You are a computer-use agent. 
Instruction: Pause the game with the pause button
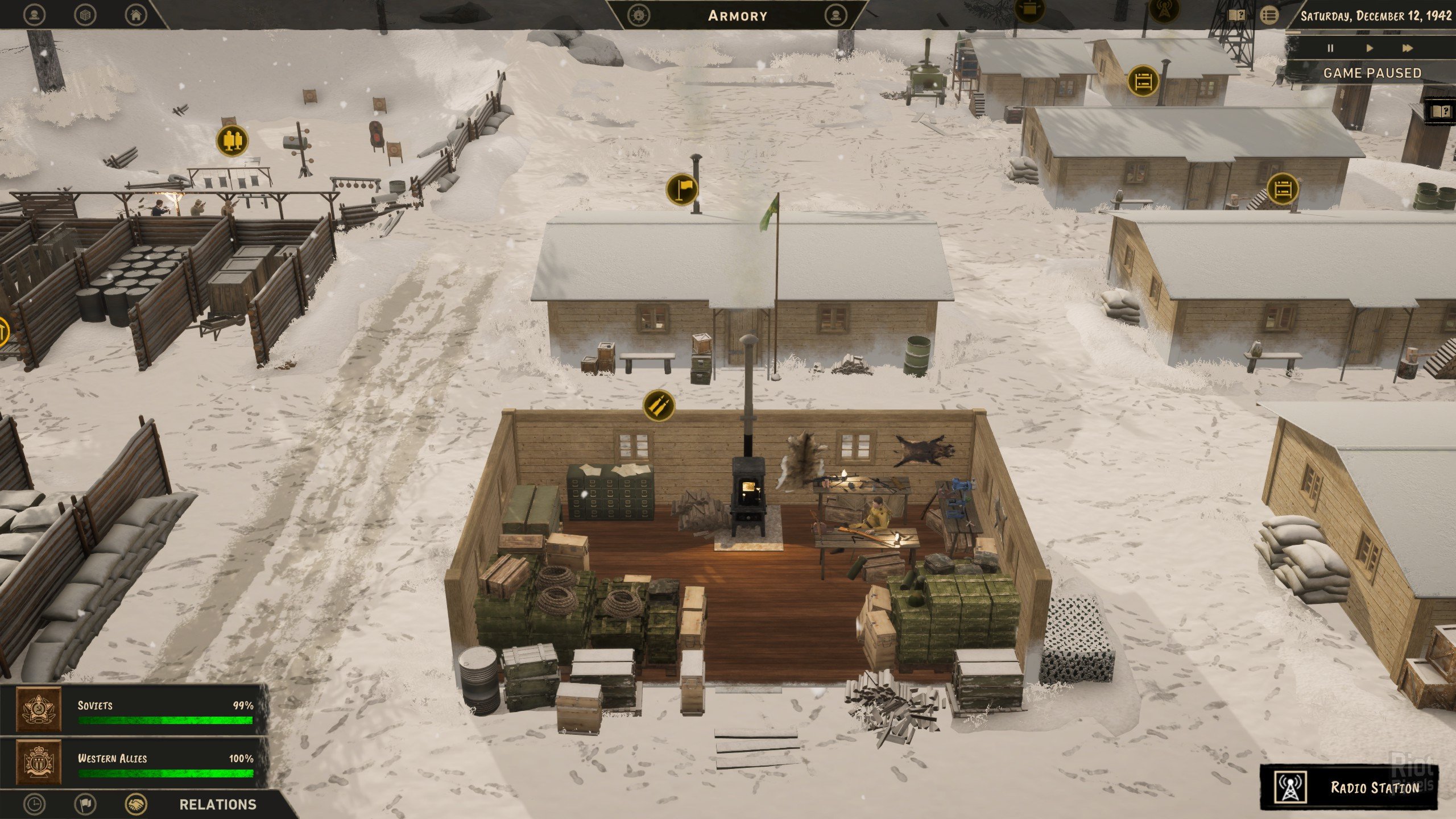1330,48
